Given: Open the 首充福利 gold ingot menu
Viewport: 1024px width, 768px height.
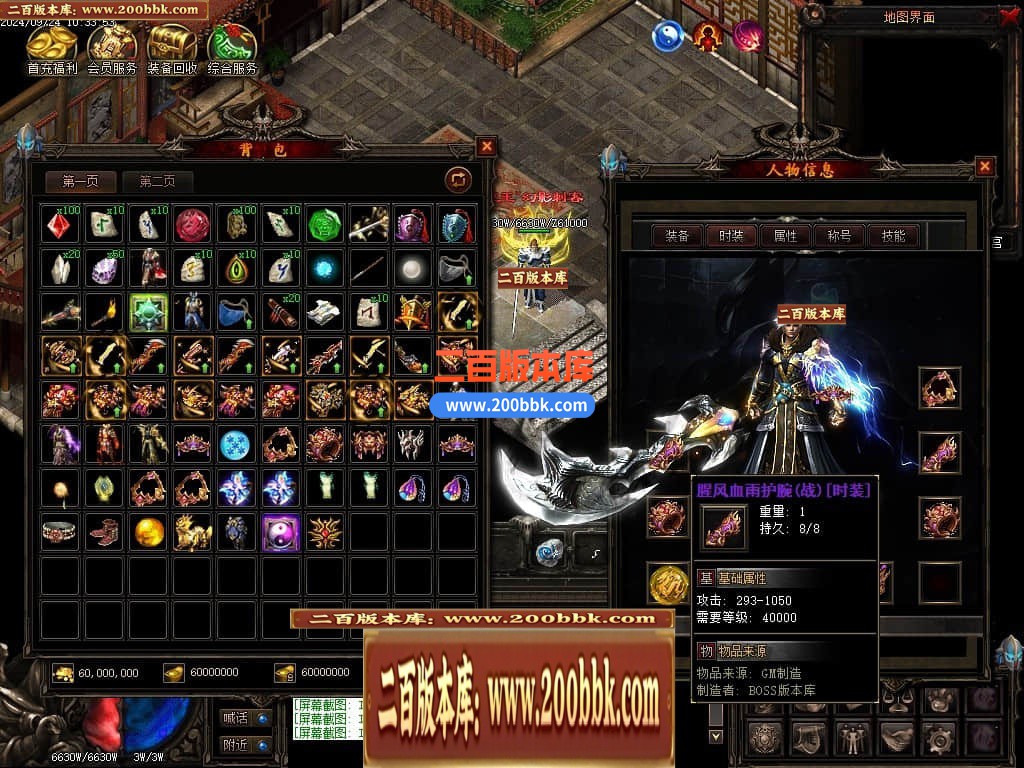Looking at the screenshot, I should click(x=52, y=48).
